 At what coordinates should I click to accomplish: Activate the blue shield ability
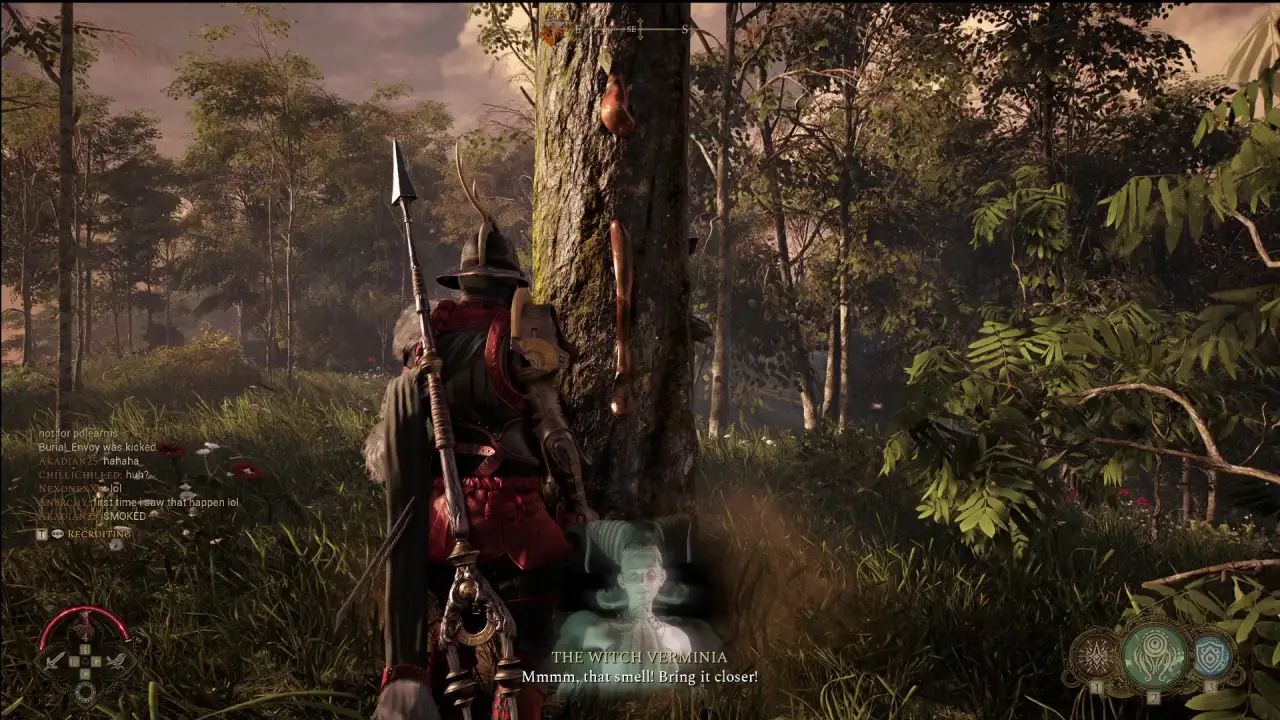coord(1212,655)
